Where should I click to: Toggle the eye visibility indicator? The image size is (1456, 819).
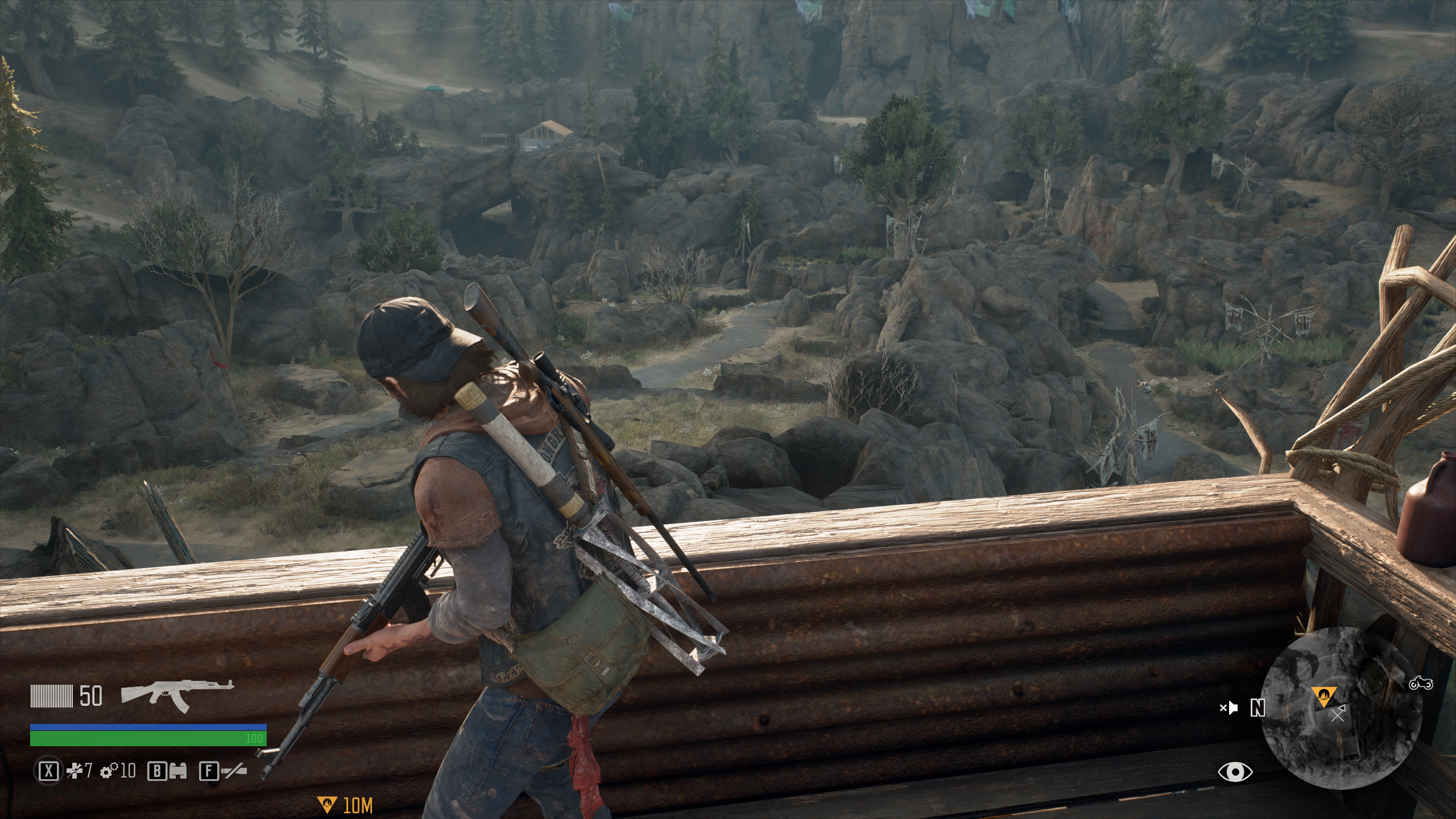tap(1235, 772)
